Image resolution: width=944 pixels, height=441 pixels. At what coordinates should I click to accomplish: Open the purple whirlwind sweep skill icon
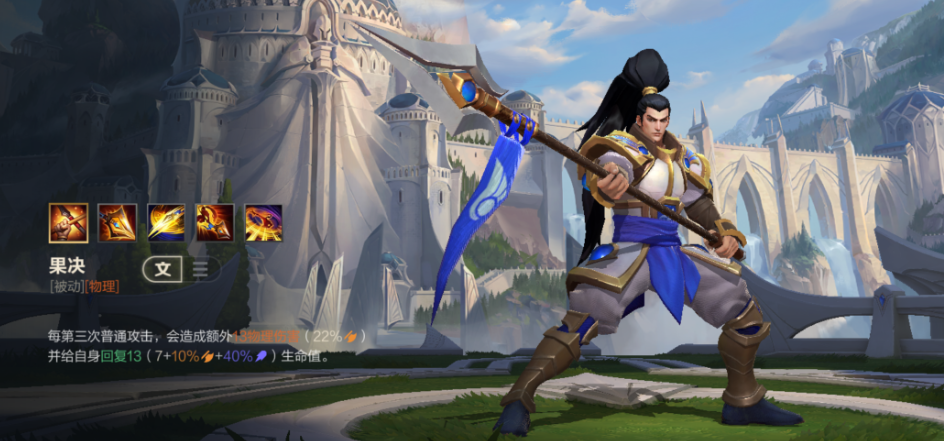(264, 223)
